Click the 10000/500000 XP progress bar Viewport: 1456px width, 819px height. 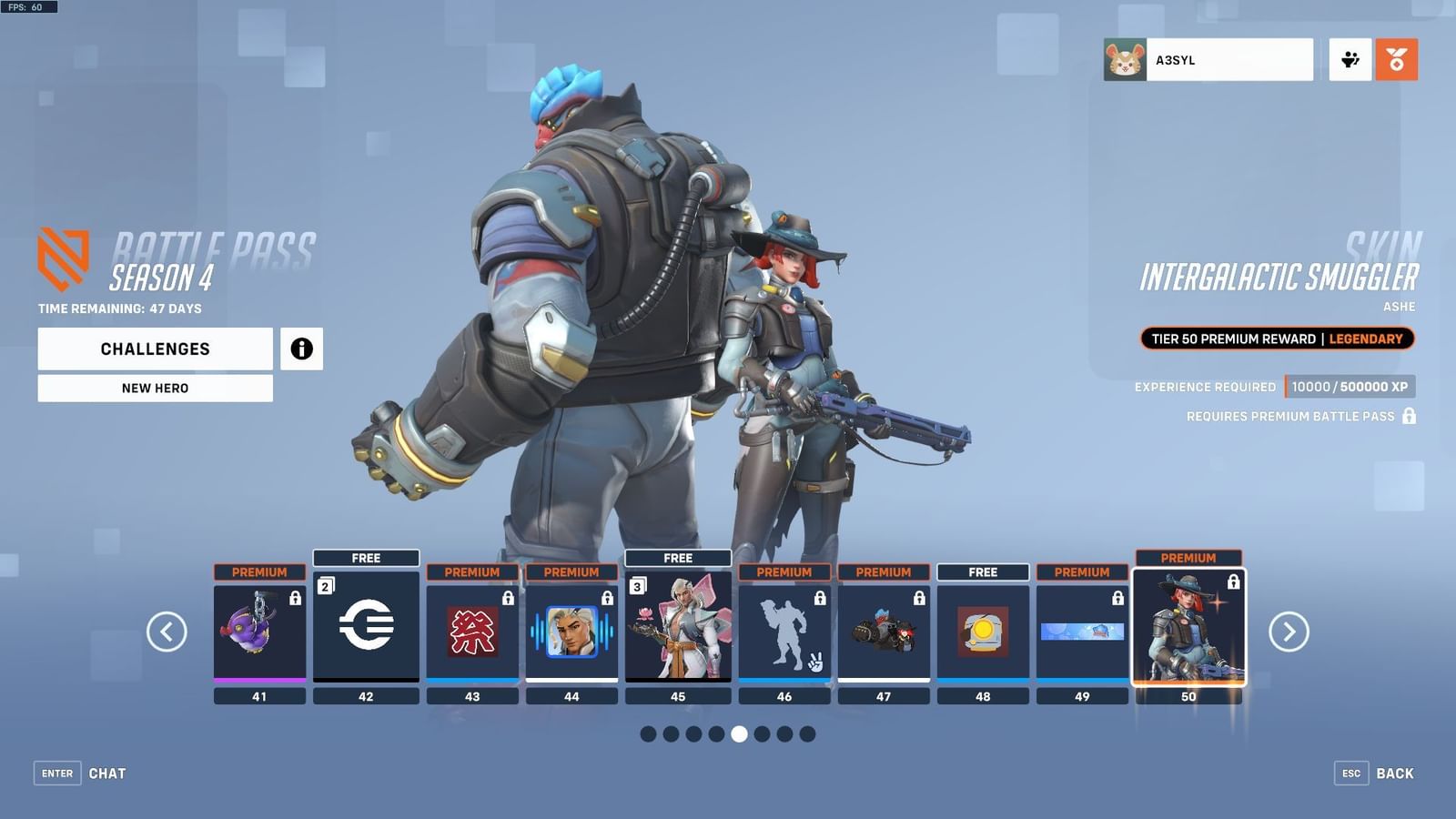click(1350, 386)
